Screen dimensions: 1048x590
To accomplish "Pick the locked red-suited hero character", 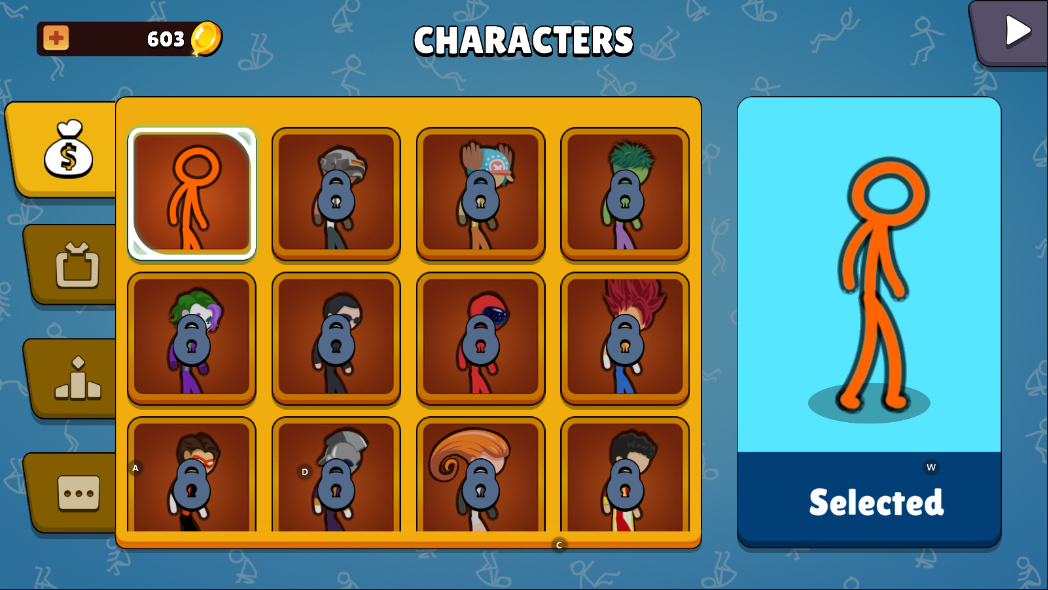I will click(x=480, y=338).
